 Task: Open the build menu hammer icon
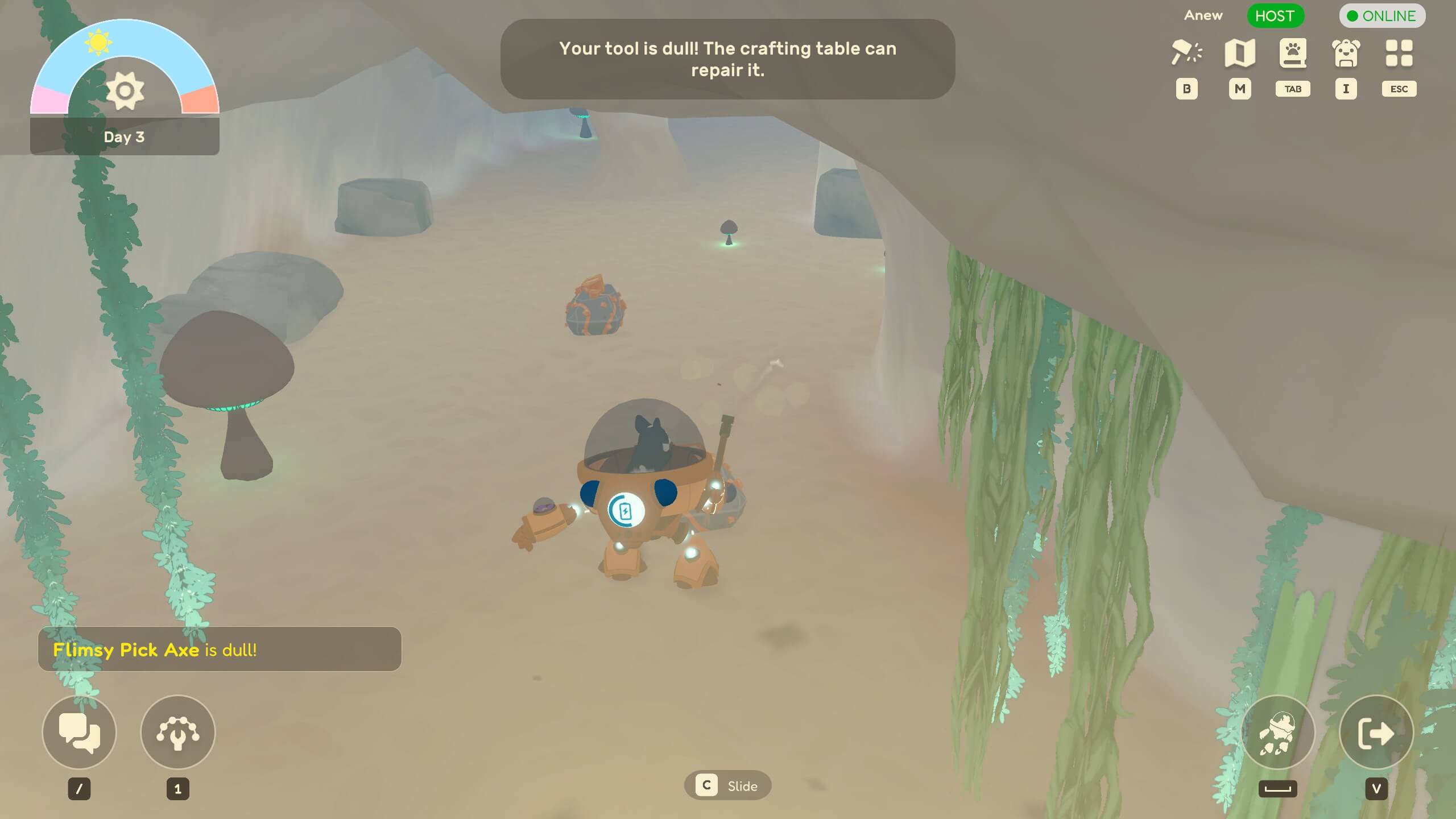[1187, 52]
